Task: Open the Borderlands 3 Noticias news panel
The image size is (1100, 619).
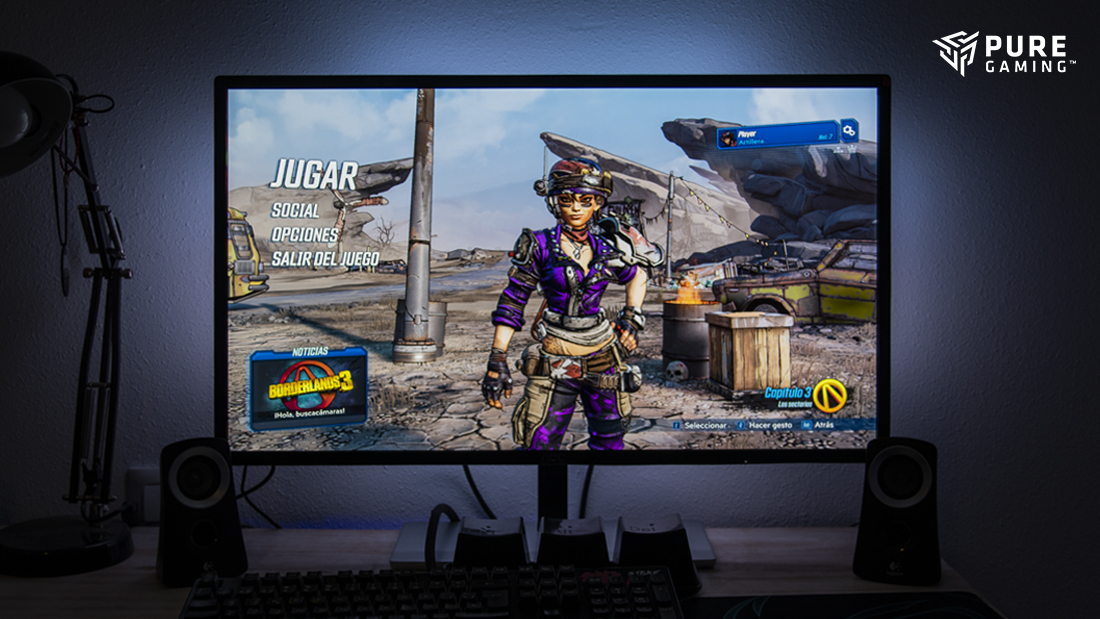Action: [308, 389]
